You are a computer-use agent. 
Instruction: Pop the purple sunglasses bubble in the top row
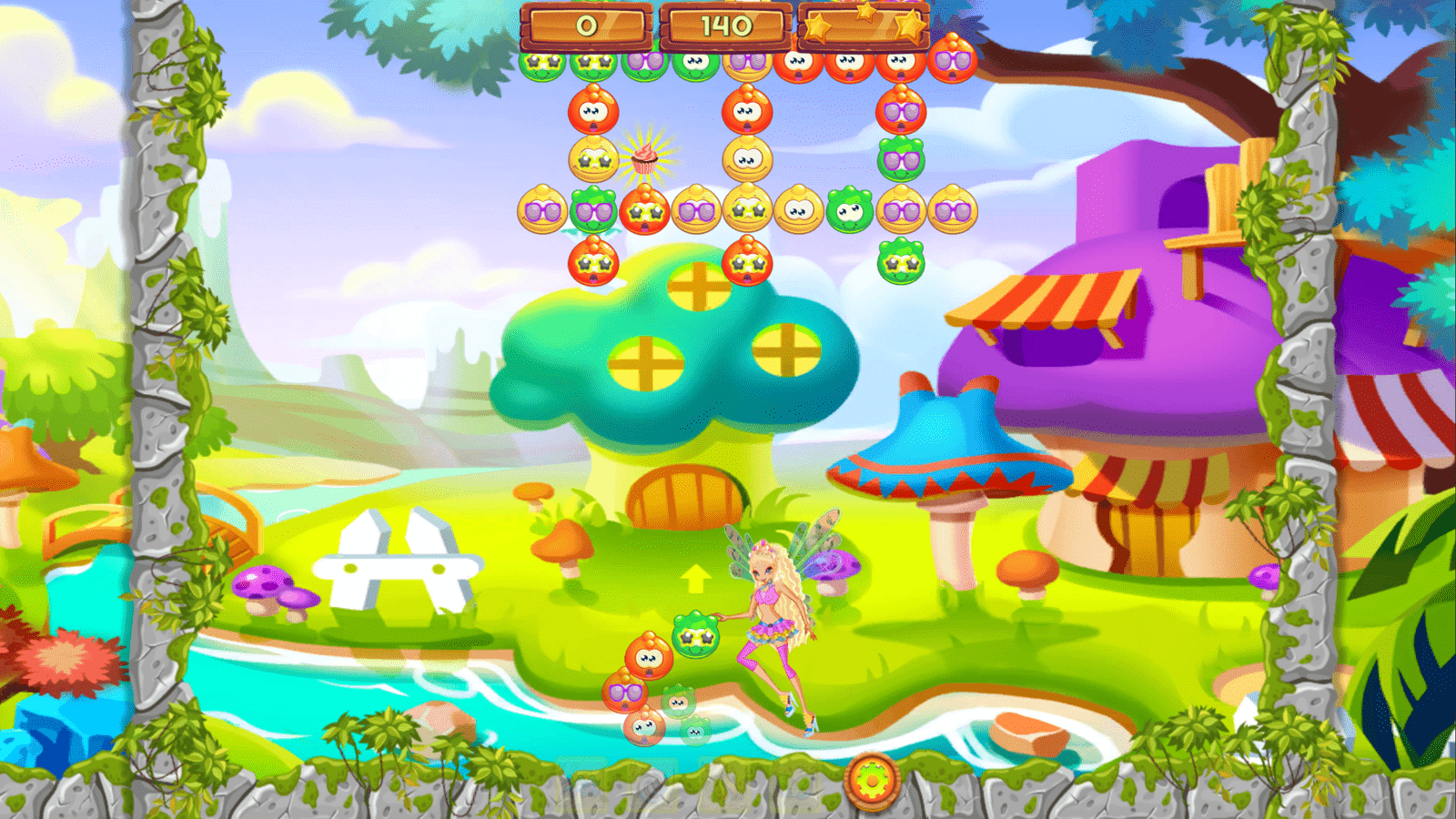(x=644, y=63)
